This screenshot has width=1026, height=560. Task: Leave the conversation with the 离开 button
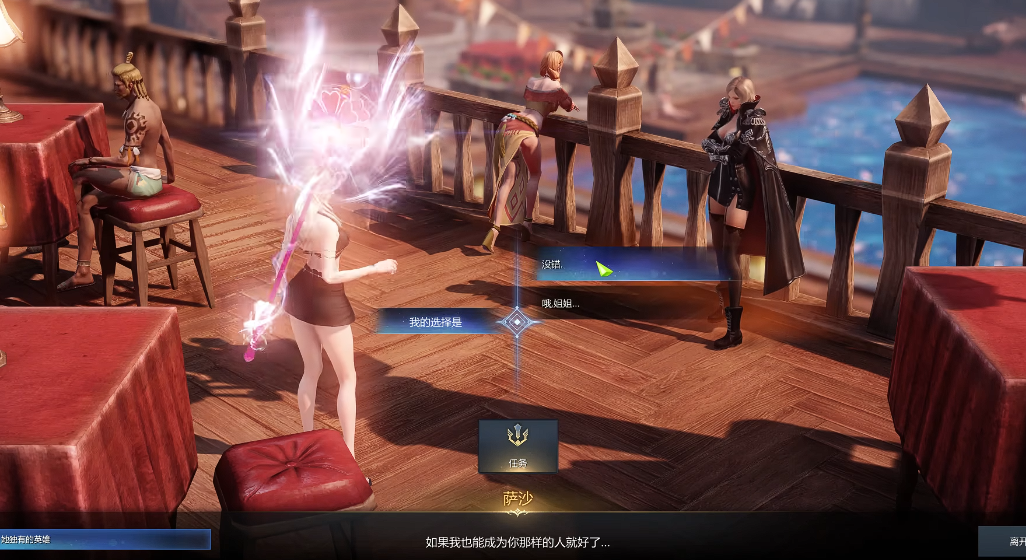click(x=1003, y=539)
